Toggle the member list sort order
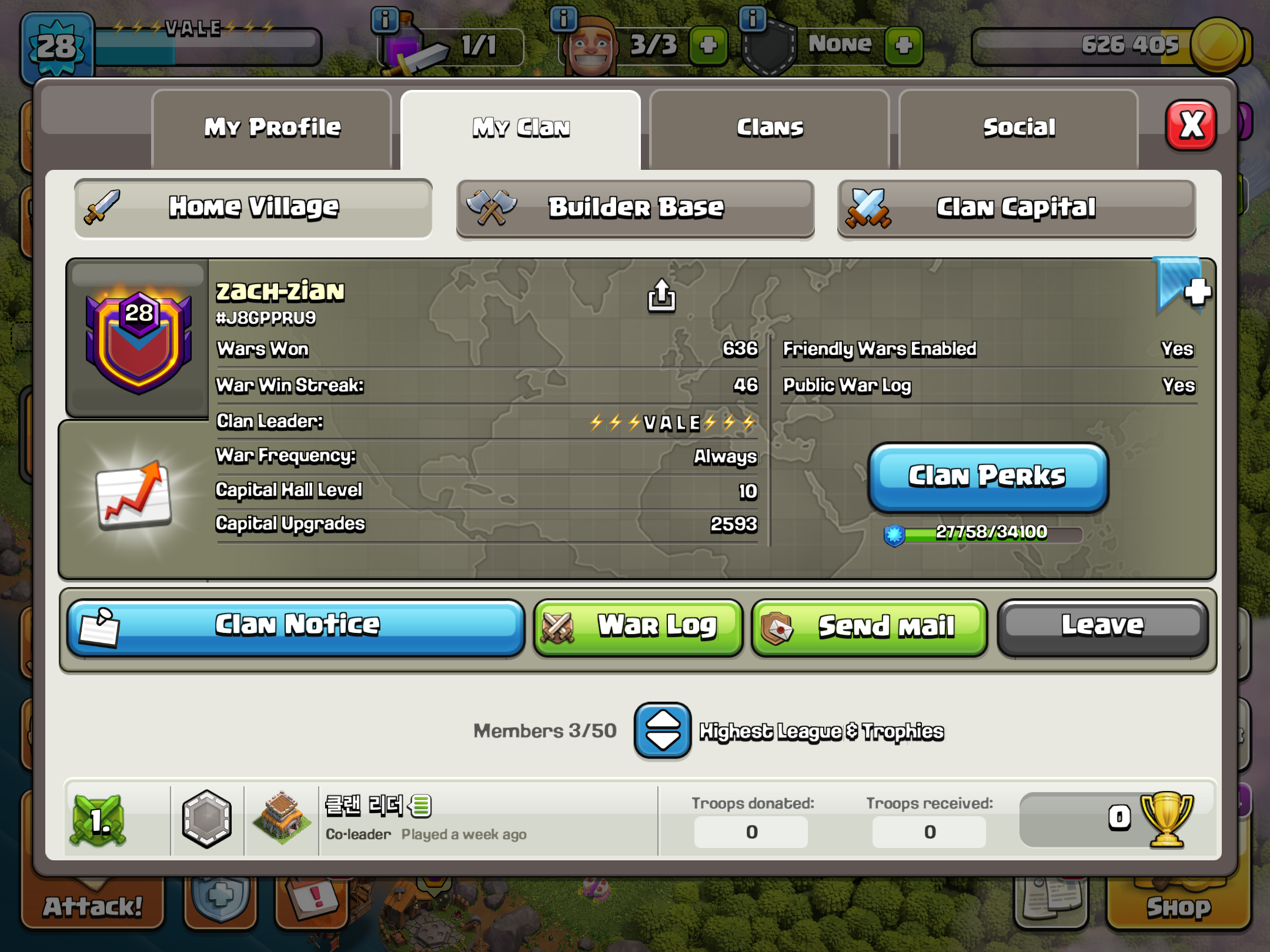 click(x=662, y=731)
